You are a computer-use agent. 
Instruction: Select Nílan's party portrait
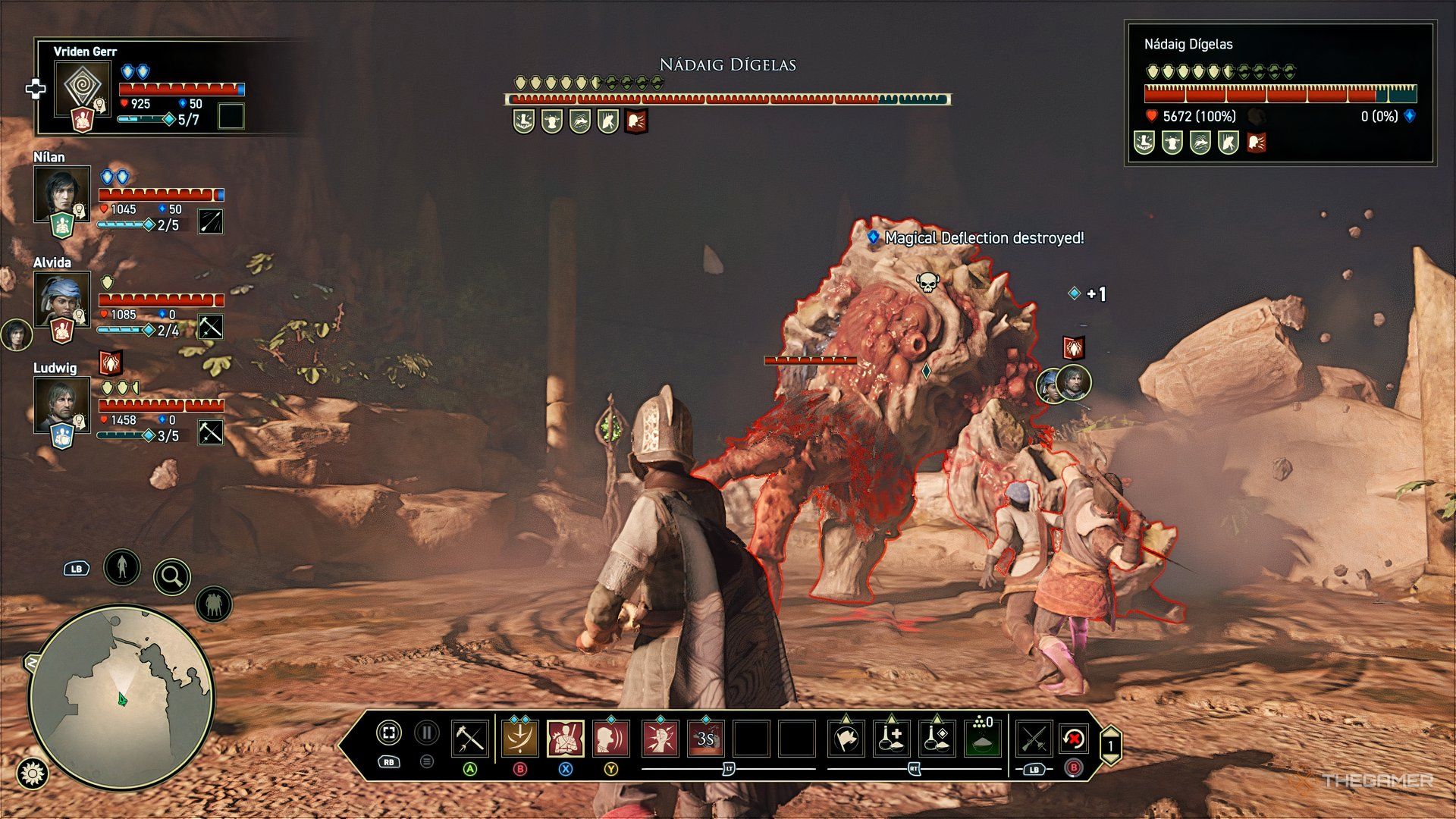tap(61, 193)
